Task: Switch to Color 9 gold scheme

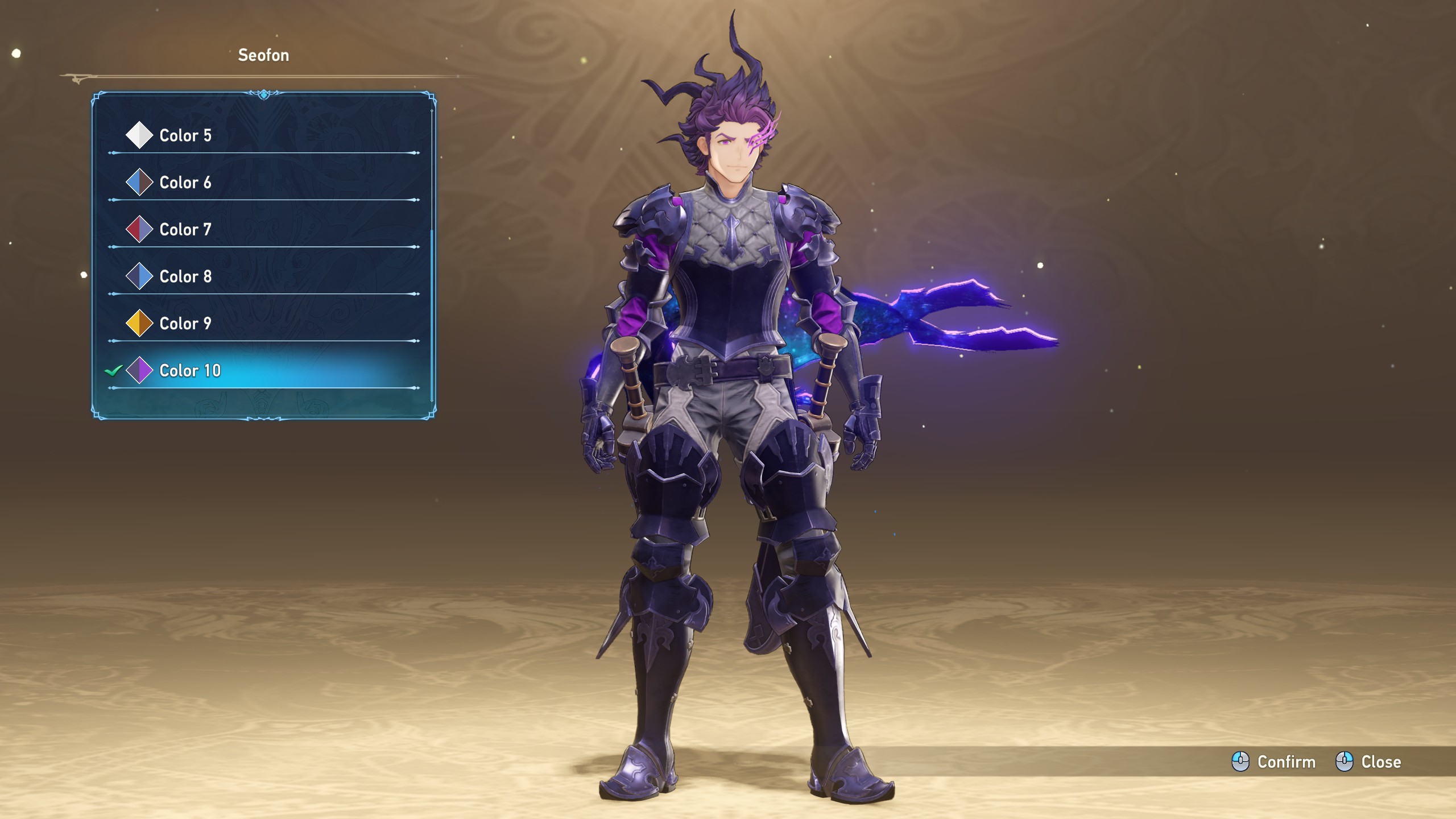Action: coord(185,324)
